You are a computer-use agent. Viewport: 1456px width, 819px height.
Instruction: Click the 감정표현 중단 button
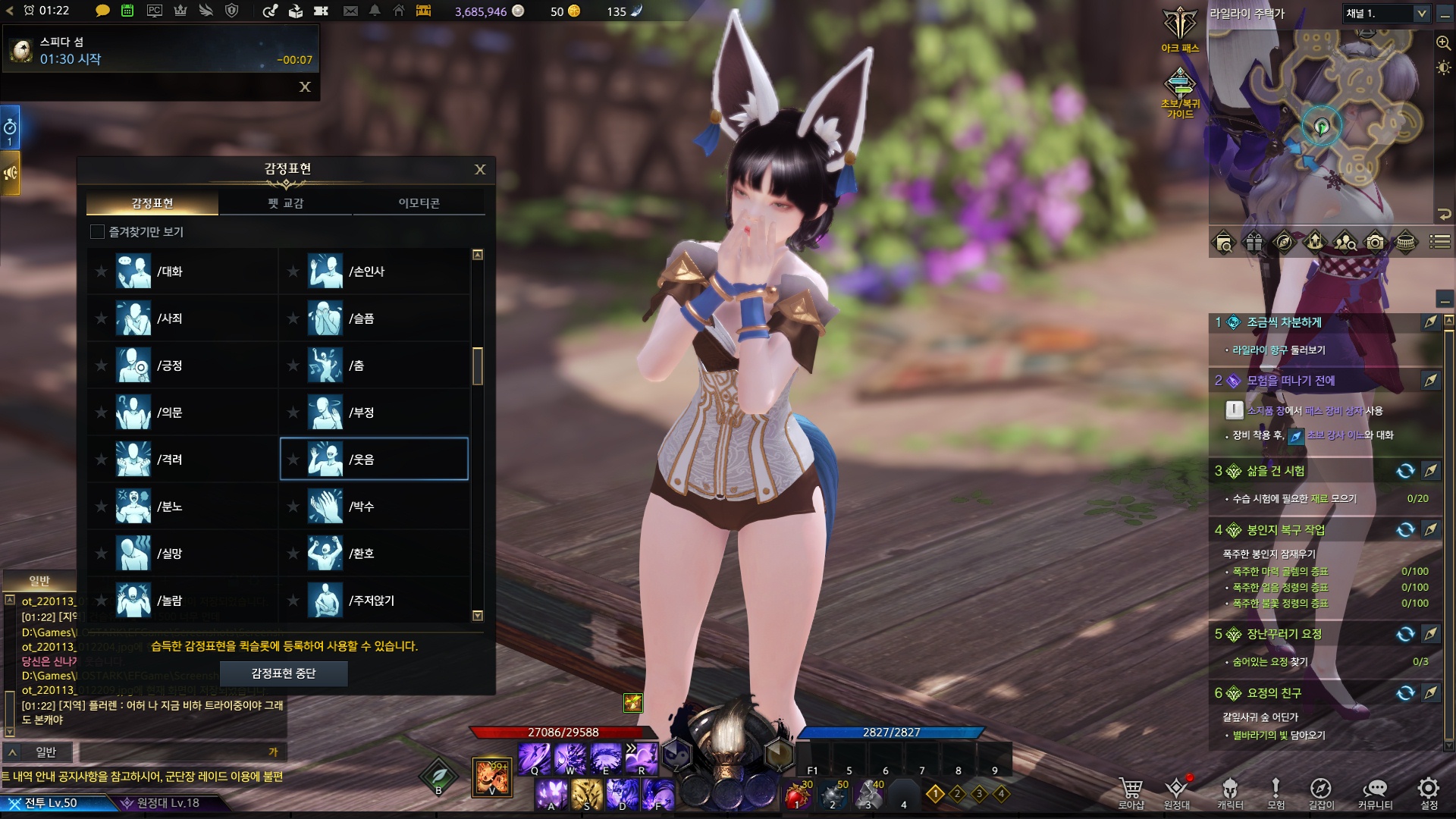coord(284,673)
